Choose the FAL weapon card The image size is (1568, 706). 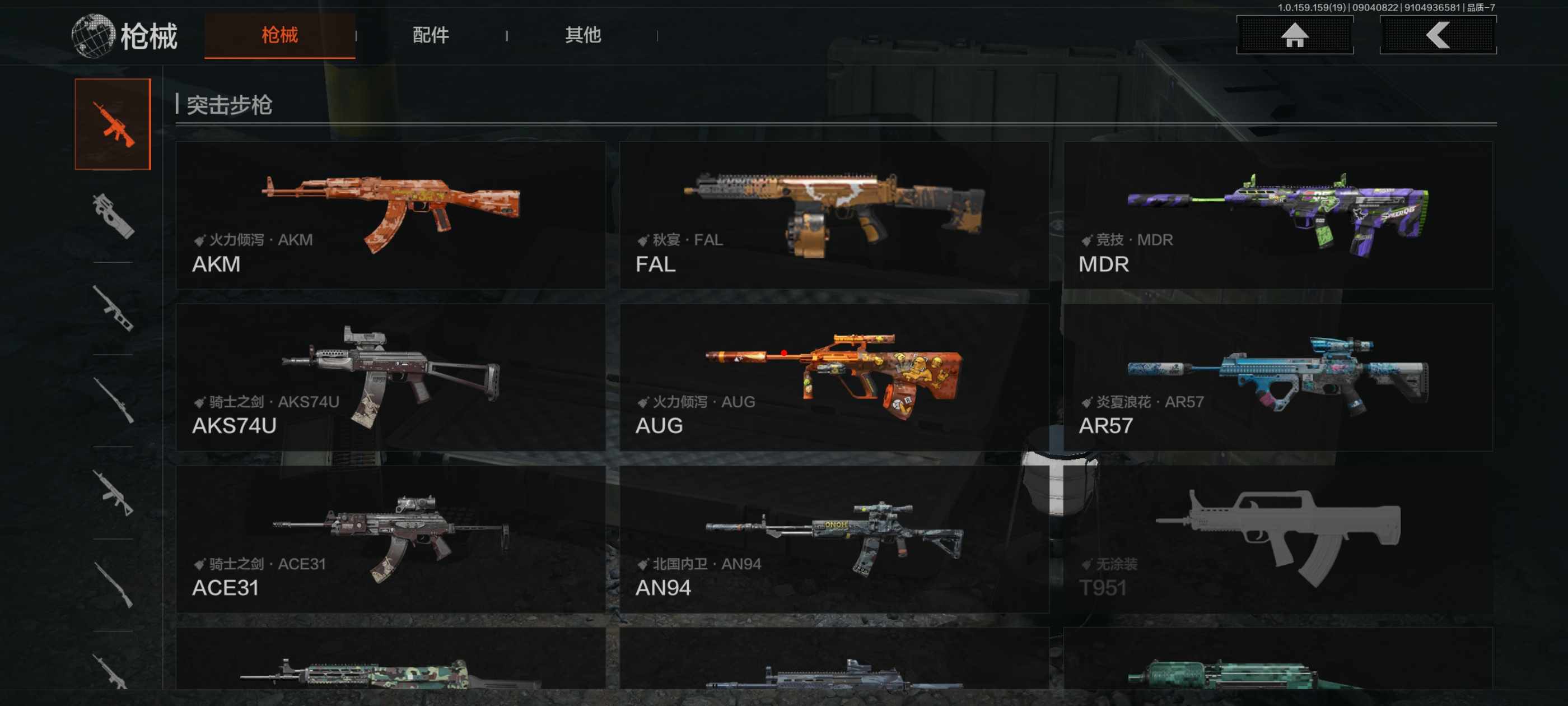pos(834,215)
